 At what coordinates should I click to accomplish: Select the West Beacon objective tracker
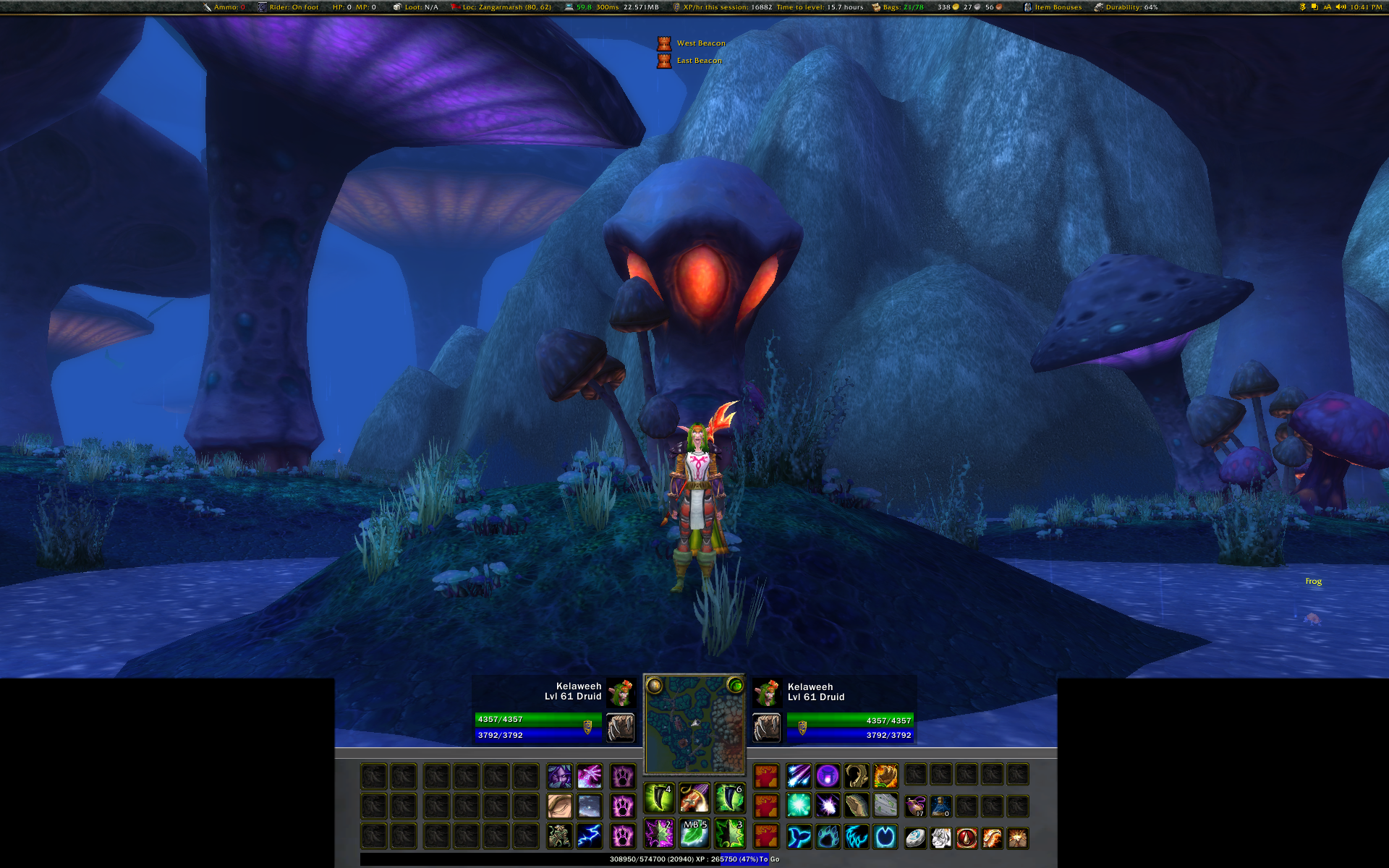[700, 43]
